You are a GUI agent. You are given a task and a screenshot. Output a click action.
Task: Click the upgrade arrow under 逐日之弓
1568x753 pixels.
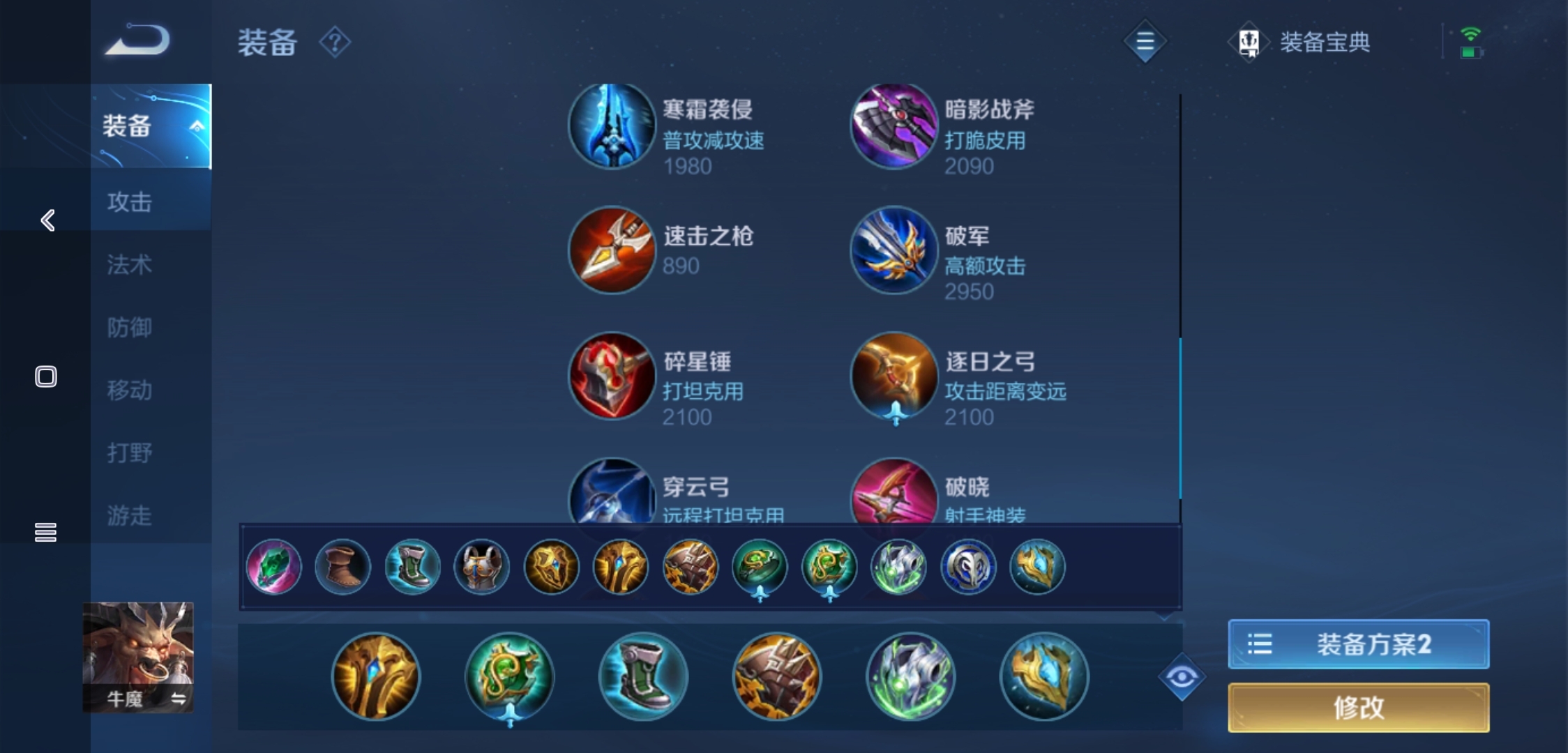(895, 413)
